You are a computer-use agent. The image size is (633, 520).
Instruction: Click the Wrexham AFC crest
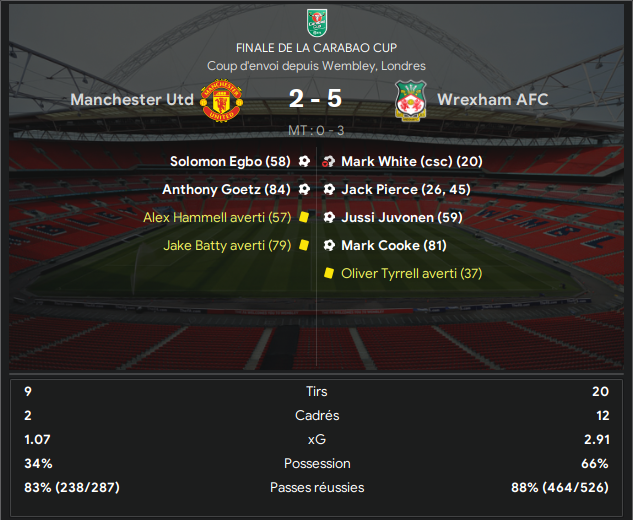click(x=410, y=101)
